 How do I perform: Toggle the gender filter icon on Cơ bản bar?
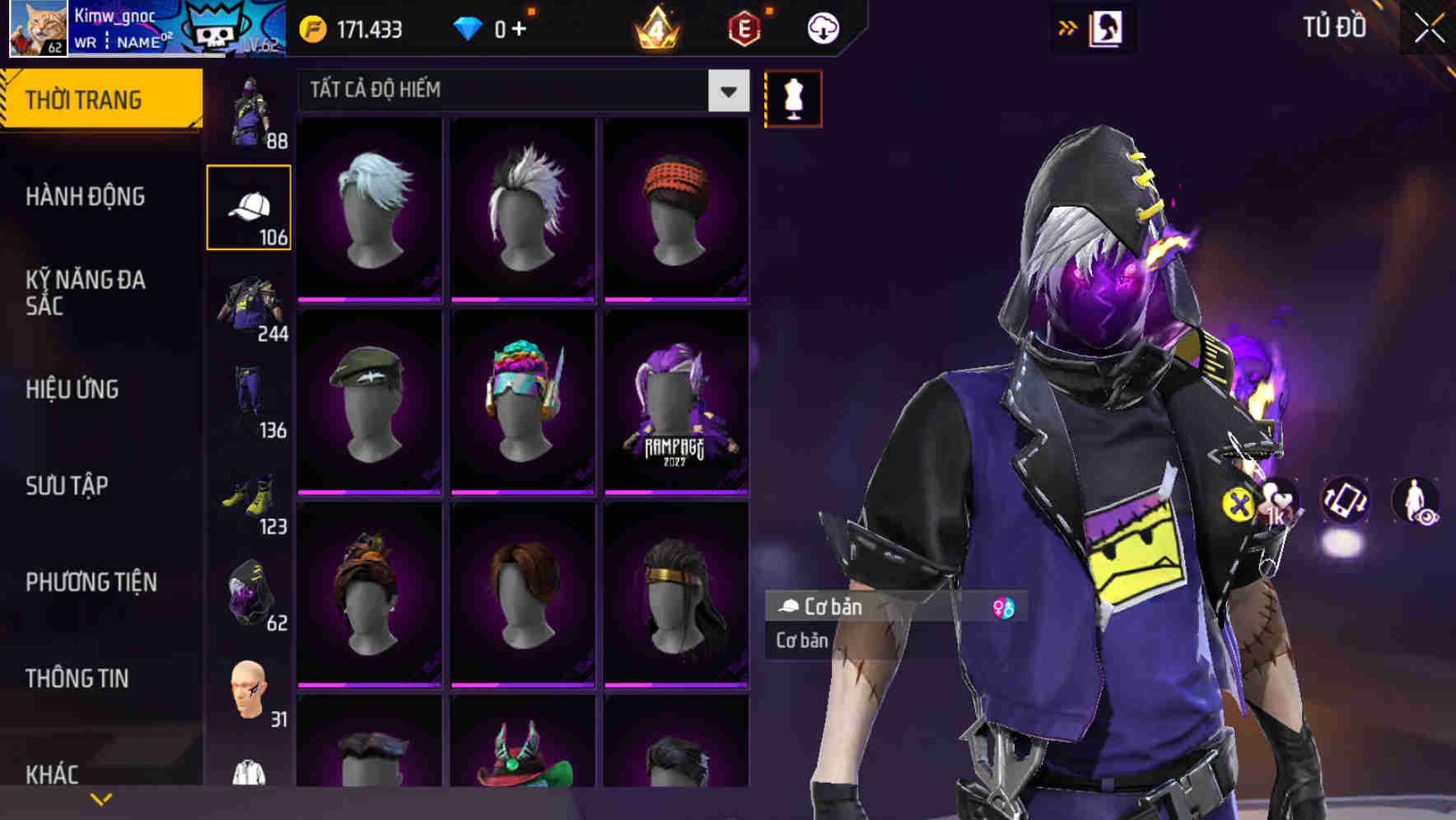(x=1003, y=608)
